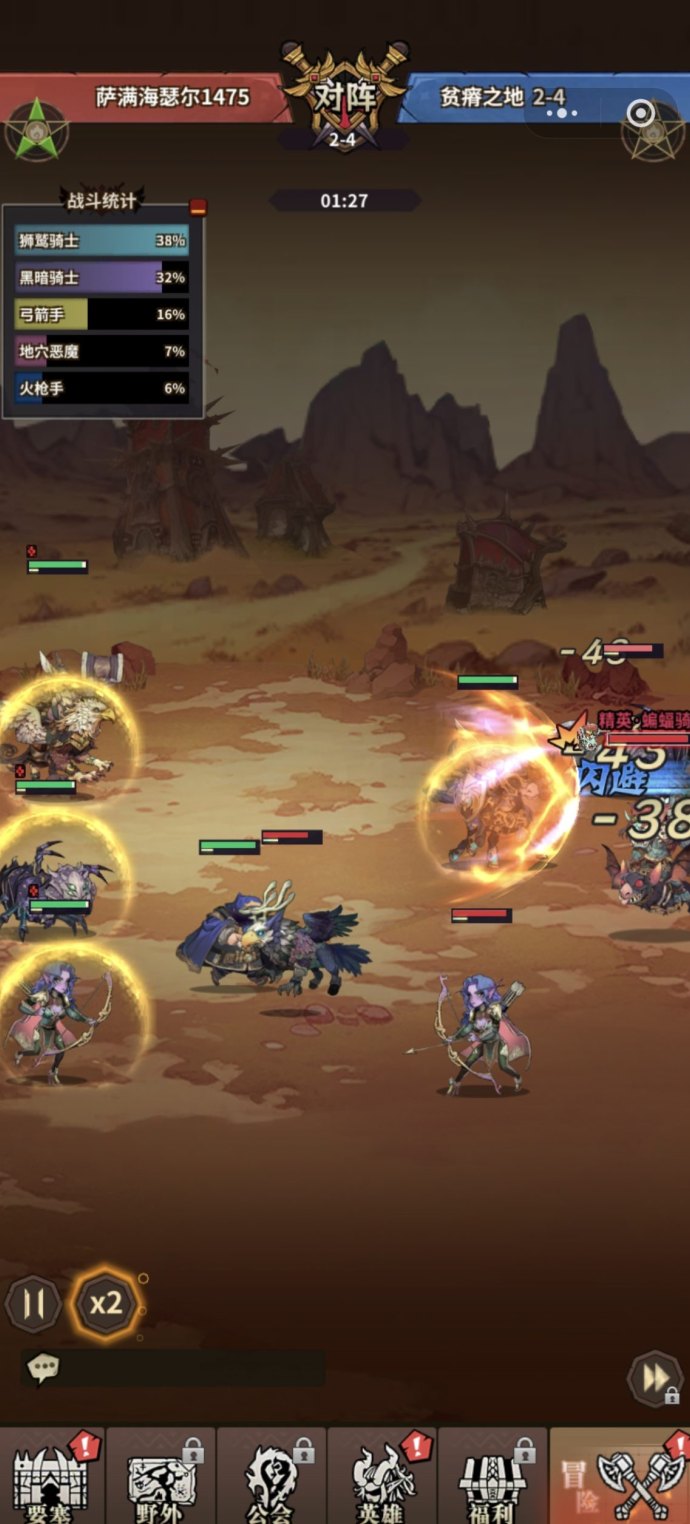Collapse the 战斗统计 battle statistics panel
Screen dimensions: 690x1524
[x=197, y=207]
